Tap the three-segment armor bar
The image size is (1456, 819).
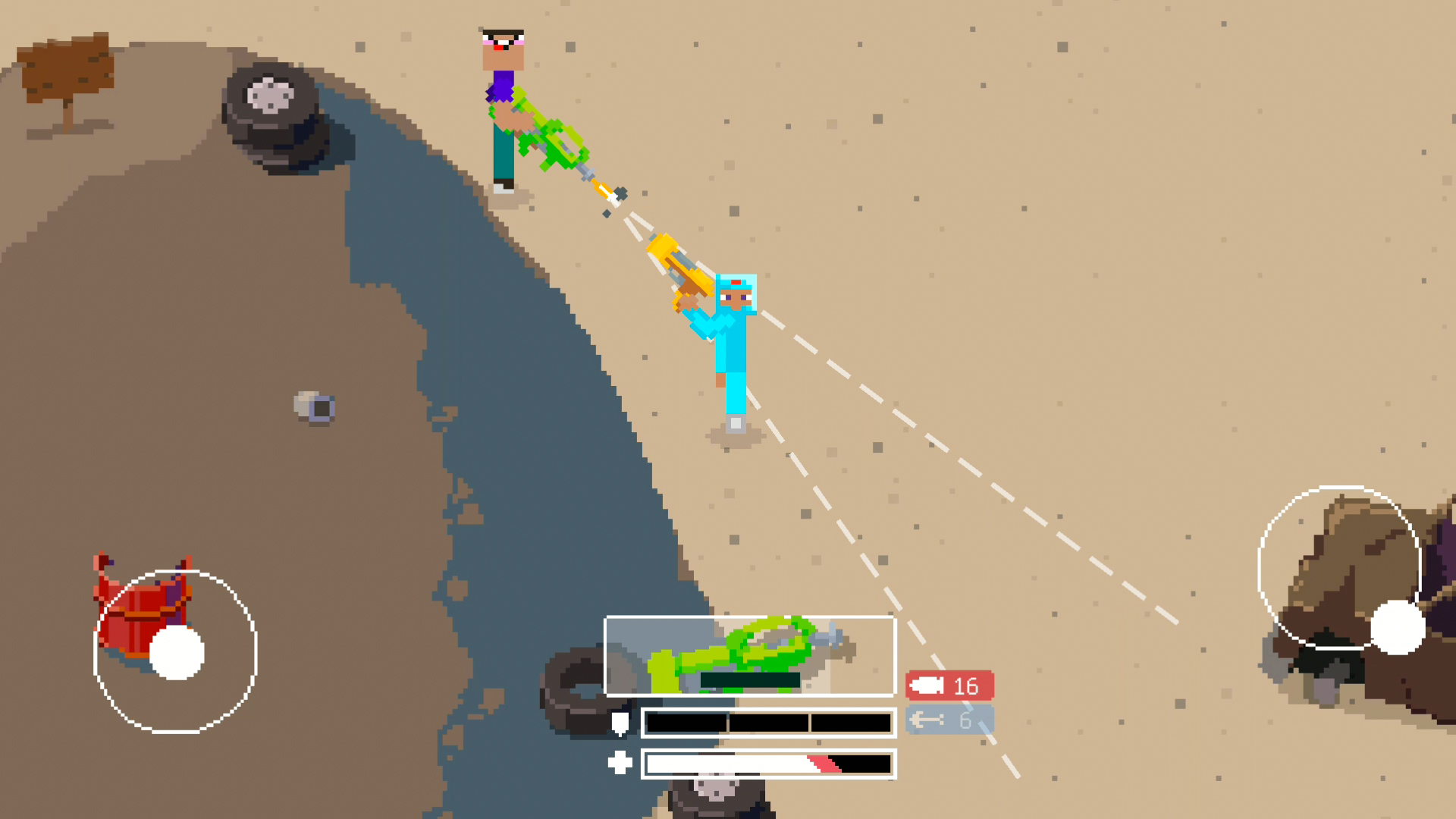click(768, 723)
